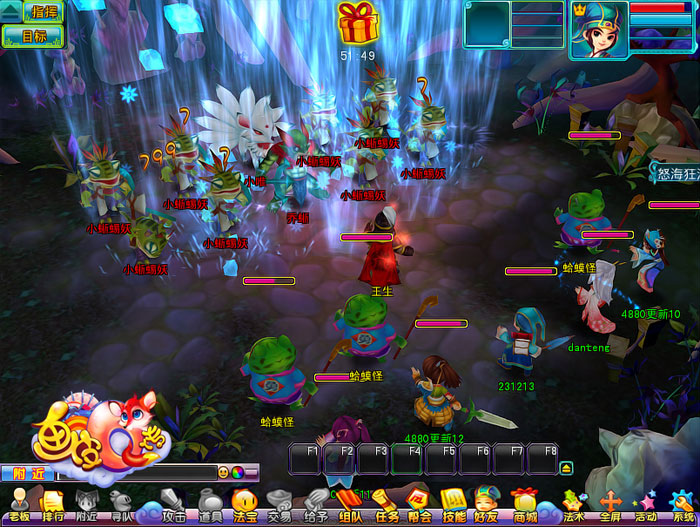Show the 任务 (Quest) log
This screenshot has height=527, width=700.
click(386, 504)
